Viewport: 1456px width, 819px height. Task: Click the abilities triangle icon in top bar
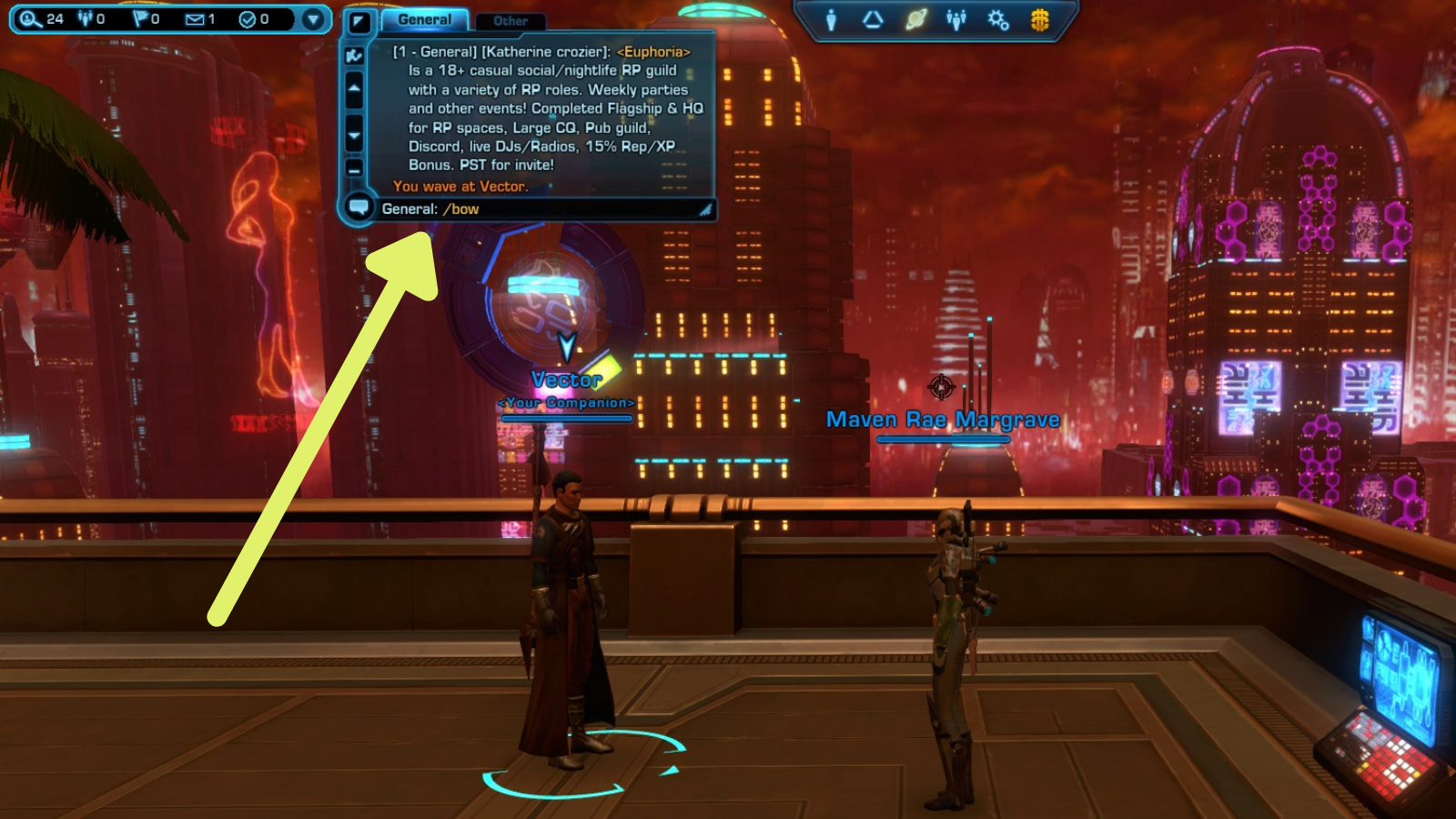(x=874, y=20)
